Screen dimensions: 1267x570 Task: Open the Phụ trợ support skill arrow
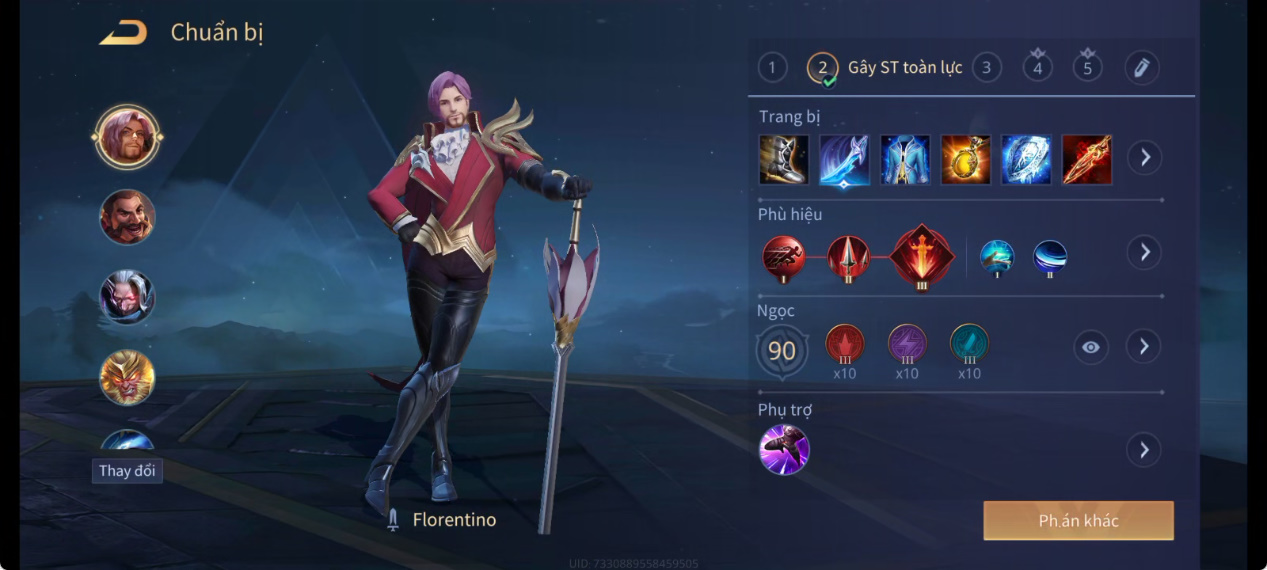tap(1144, 449)
